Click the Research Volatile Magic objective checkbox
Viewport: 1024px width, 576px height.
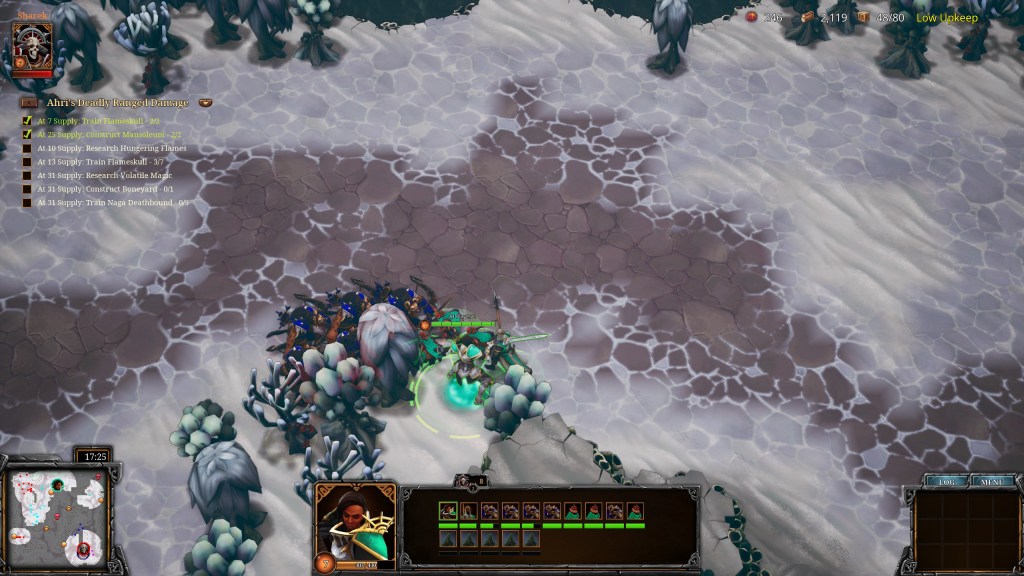pos(28,175)
